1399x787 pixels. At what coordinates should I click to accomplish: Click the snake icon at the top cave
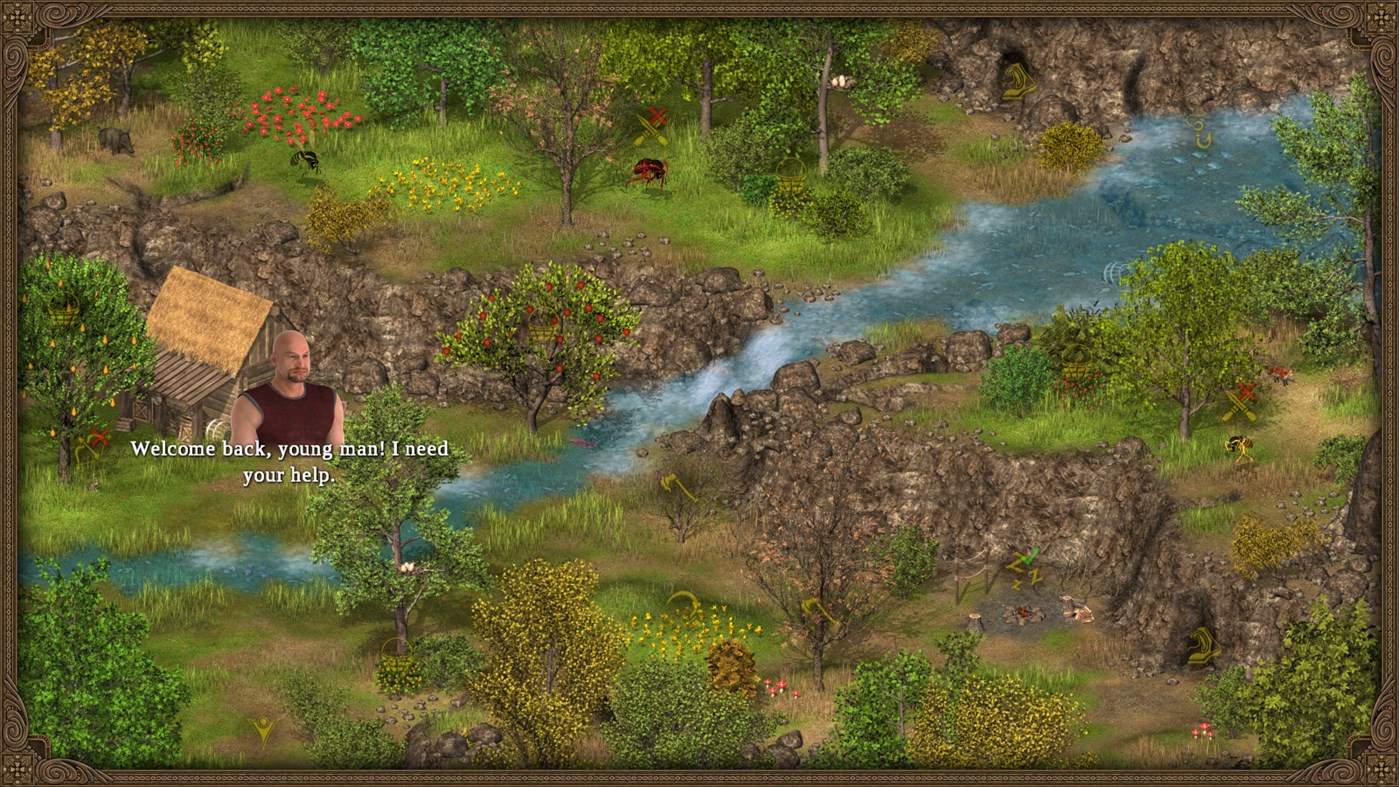pyautogui.click(x=1017, y=80)
